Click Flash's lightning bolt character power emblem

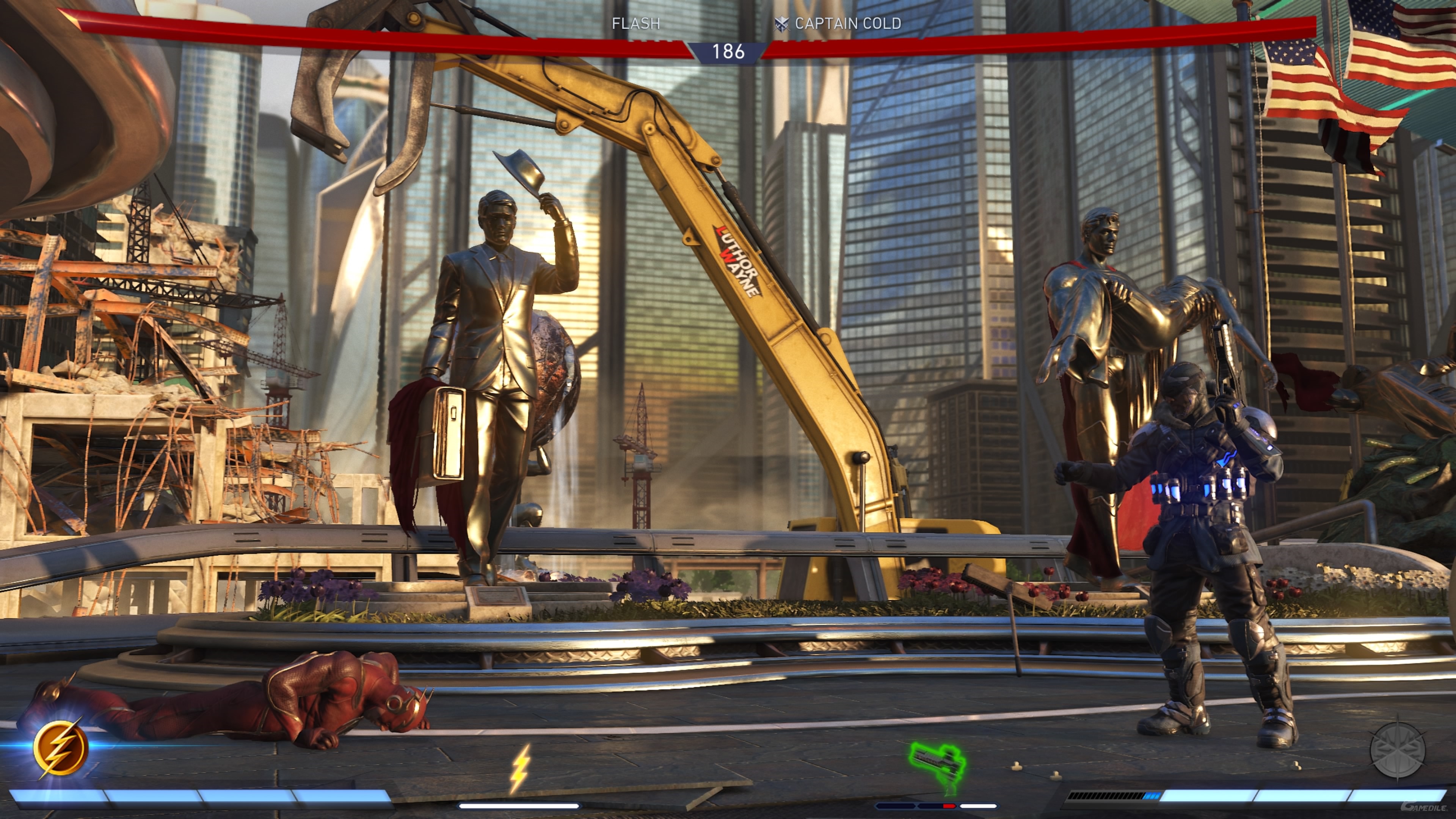[61, 748]
